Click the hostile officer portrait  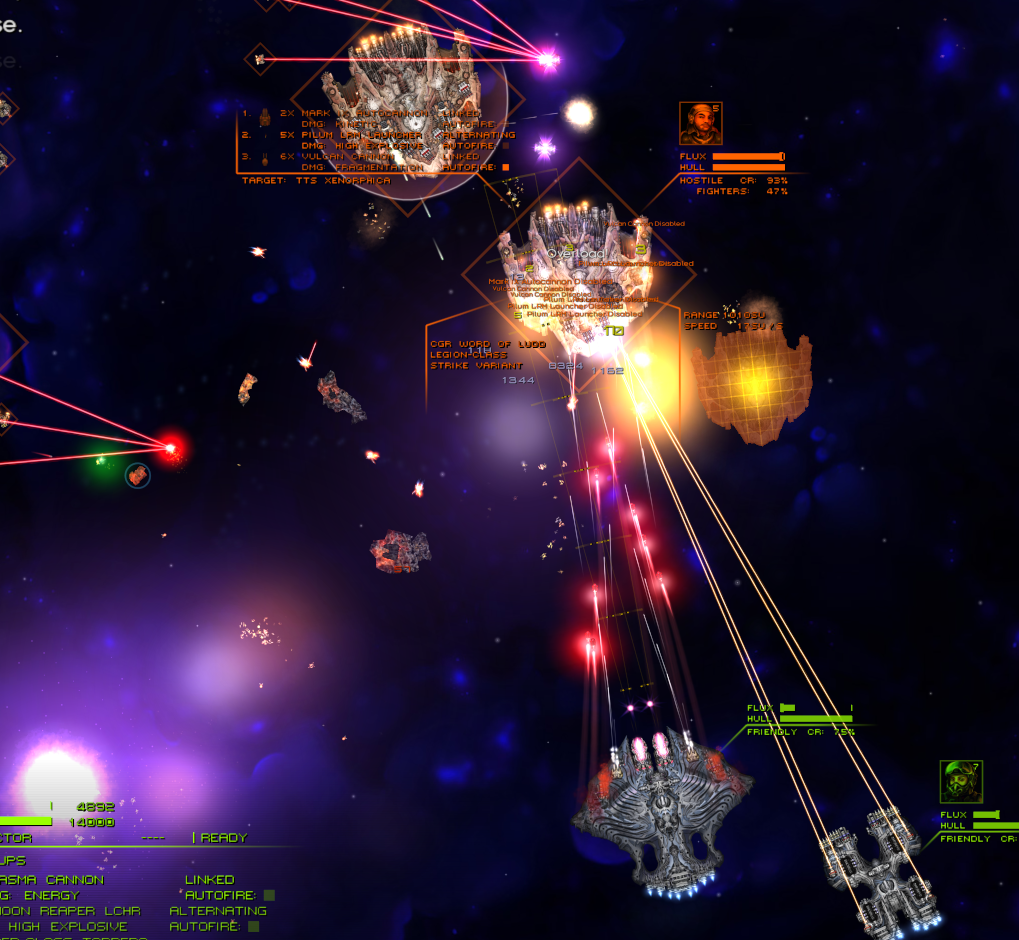pos(700,123)
